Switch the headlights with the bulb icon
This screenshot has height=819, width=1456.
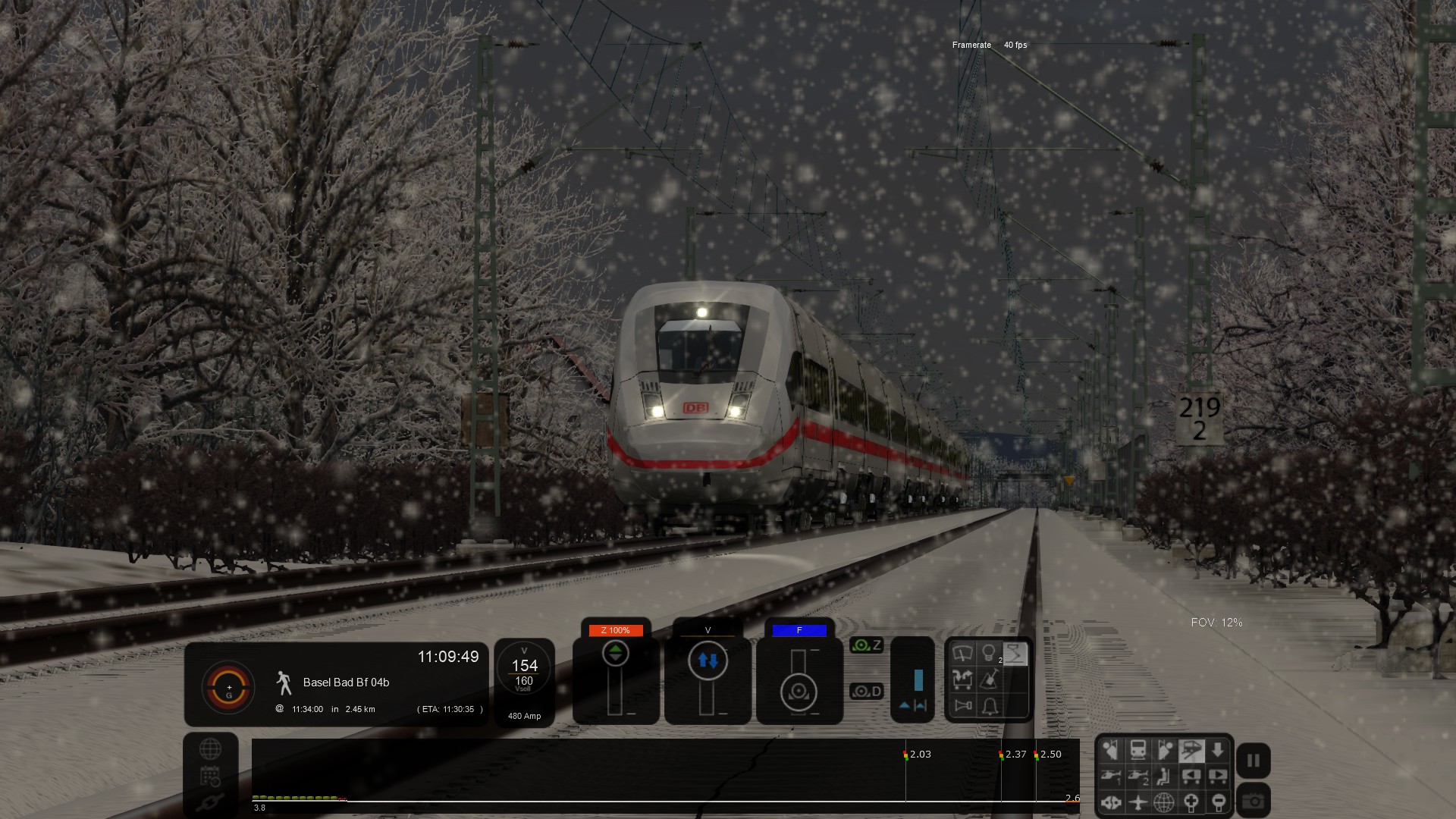988,654
